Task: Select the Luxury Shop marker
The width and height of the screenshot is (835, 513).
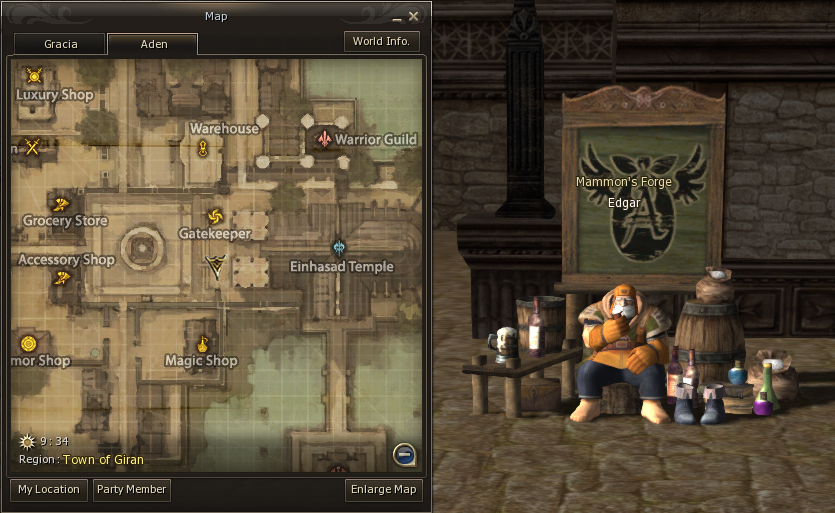Action: [35, 76]
